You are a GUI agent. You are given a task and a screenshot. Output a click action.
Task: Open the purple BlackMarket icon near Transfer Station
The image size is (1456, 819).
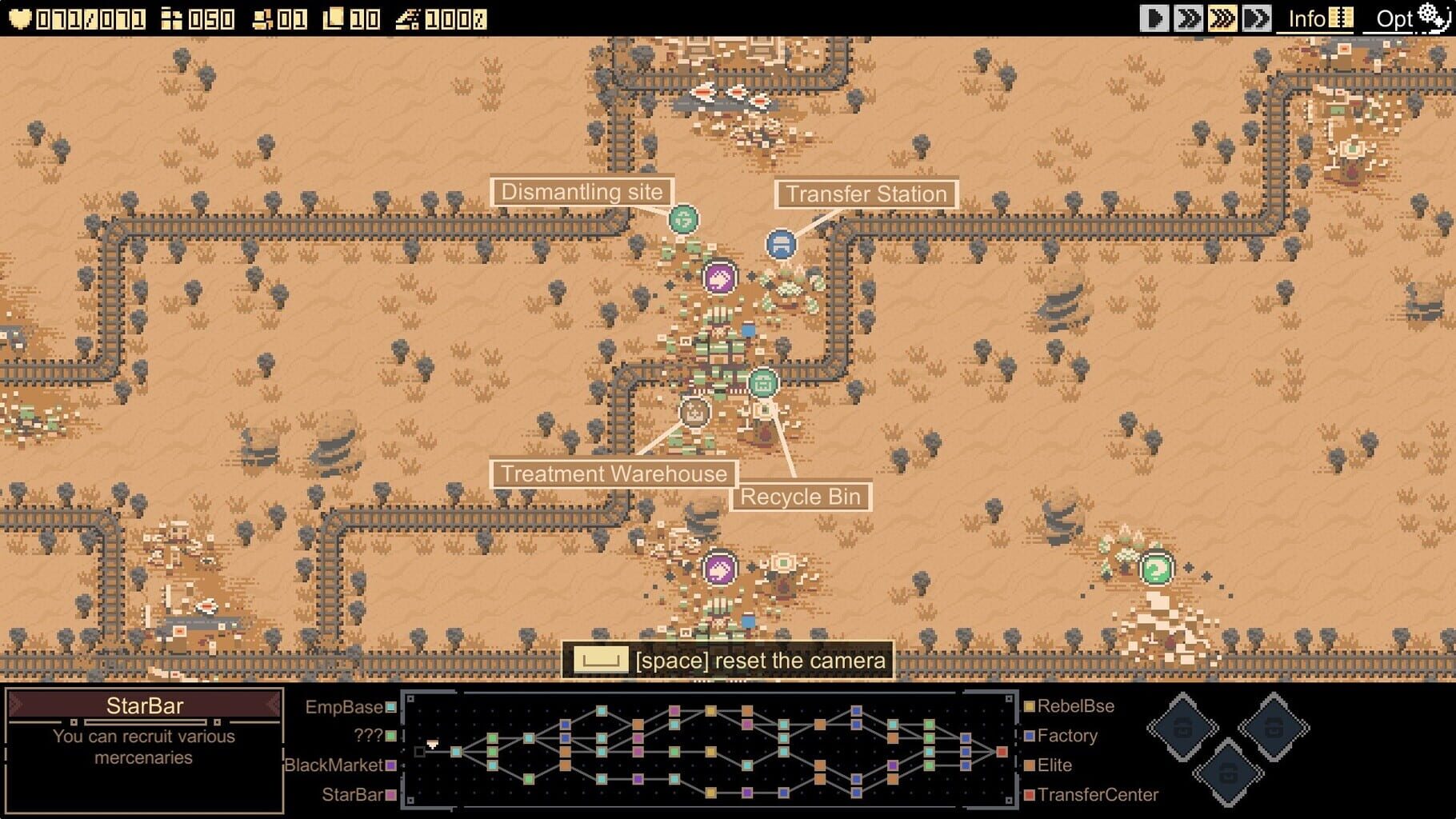(721, 278)
